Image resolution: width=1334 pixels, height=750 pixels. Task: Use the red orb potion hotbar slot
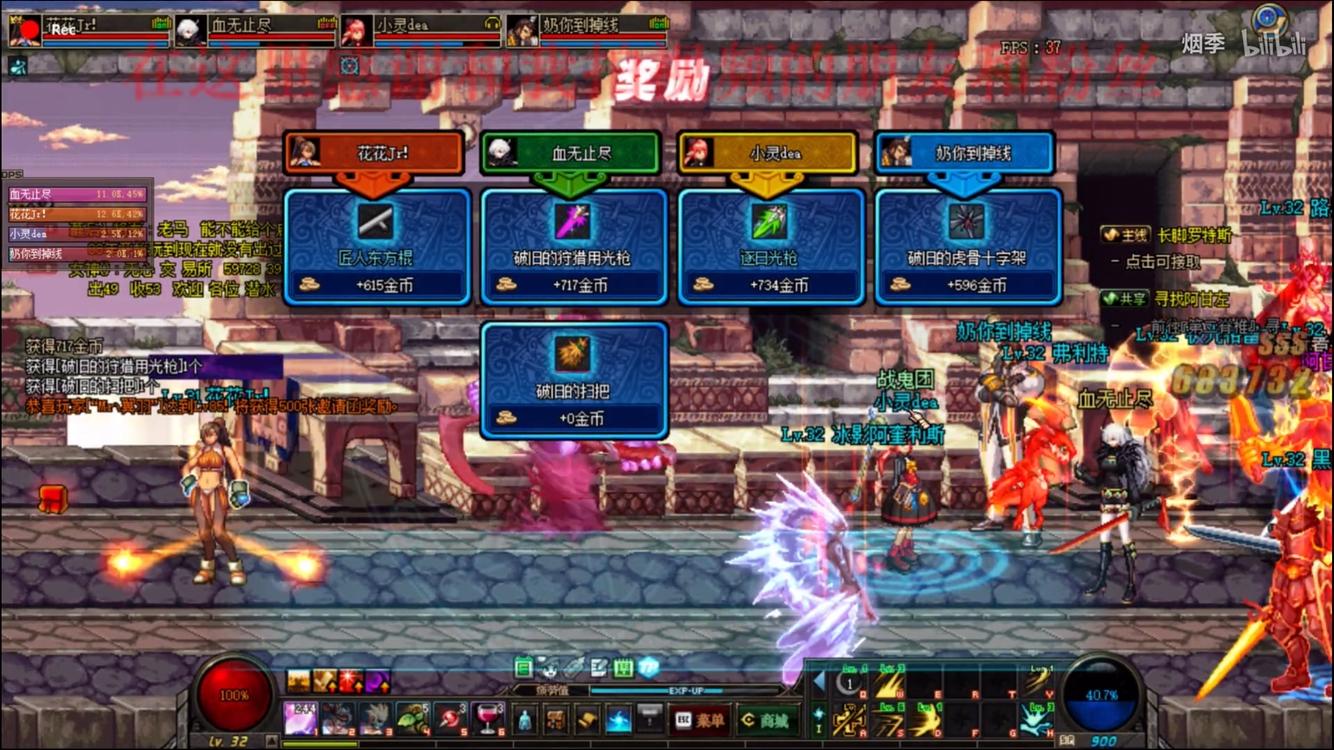pyautogui.click(x=450, y=718)
